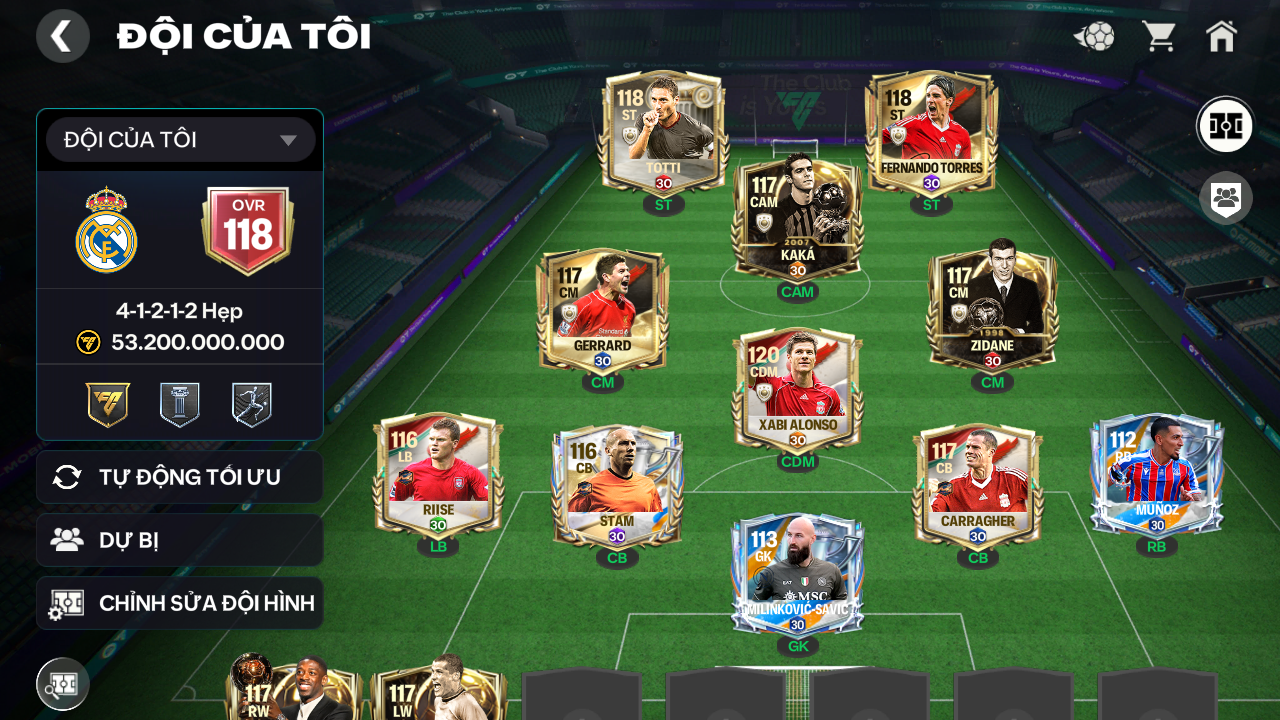Screen dimensions: 1280x720
Task: Select goalkeeper Milinković-Savić card
Action: [x=797, y=575]
